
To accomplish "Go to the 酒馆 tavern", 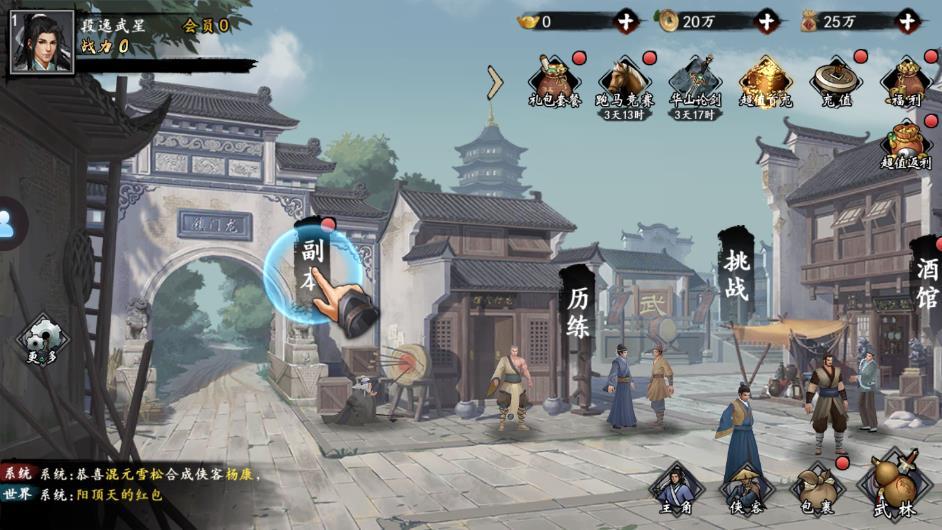I will click(927, 281).
